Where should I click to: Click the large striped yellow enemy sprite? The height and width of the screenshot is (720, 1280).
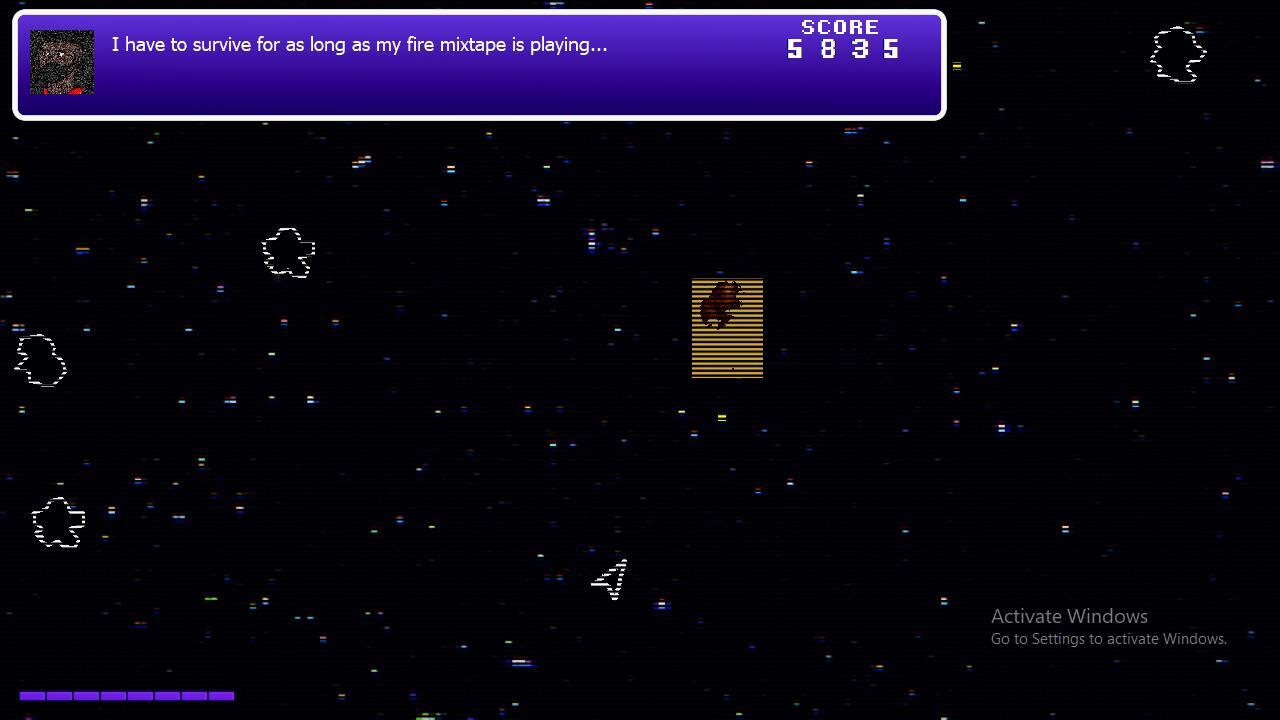pyautogui.click(x=727, y=328)
